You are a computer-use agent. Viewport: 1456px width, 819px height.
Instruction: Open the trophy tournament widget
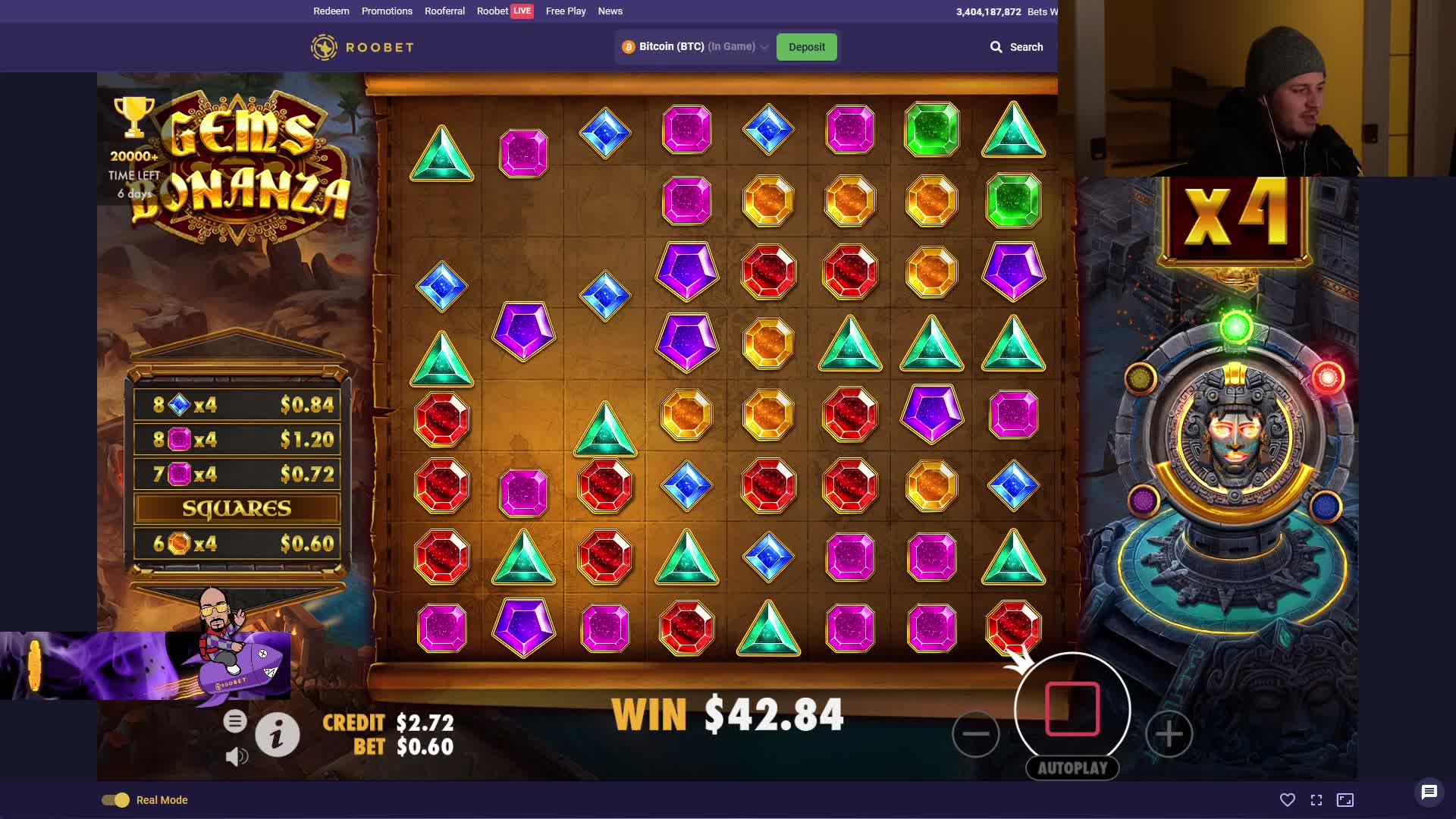[x=134, y=118]
